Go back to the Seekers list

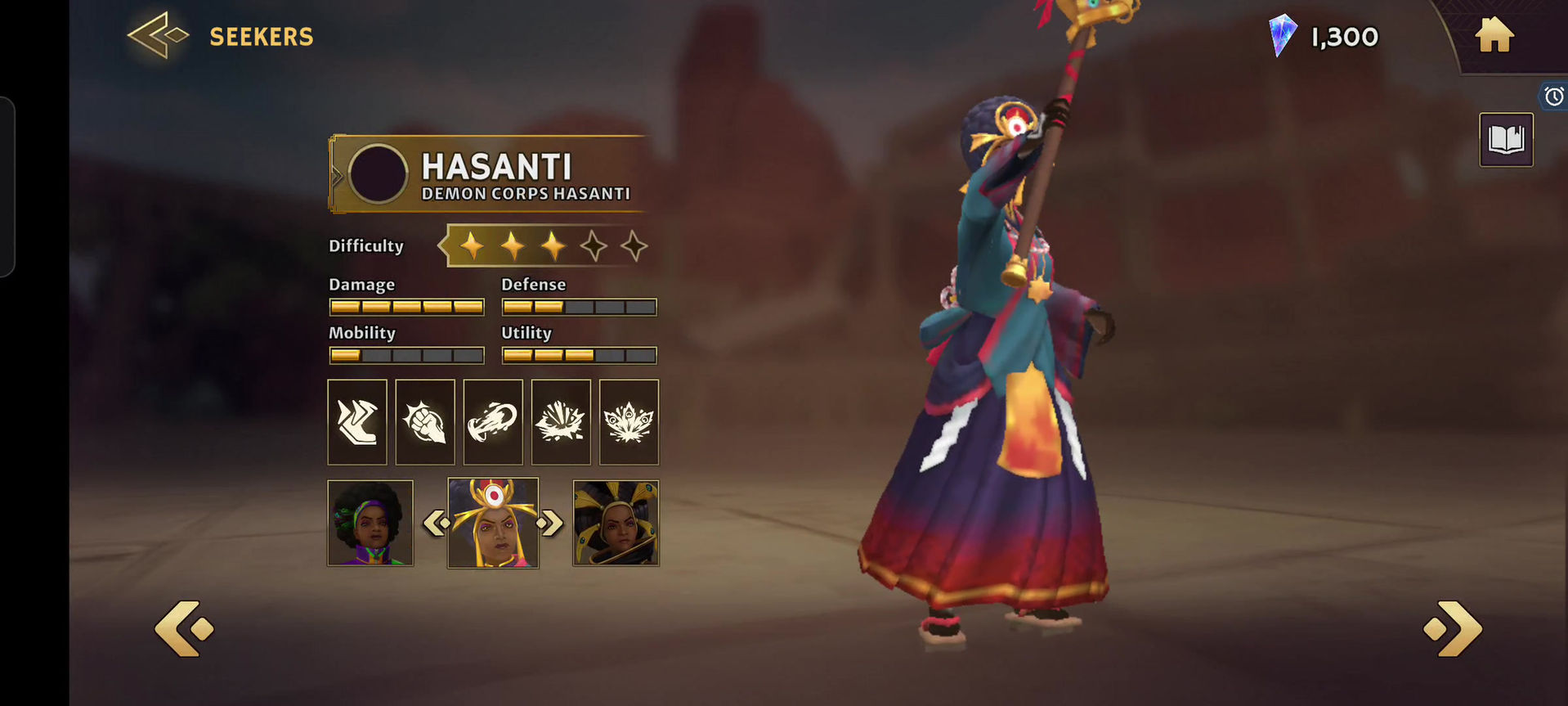coord(159,36)
